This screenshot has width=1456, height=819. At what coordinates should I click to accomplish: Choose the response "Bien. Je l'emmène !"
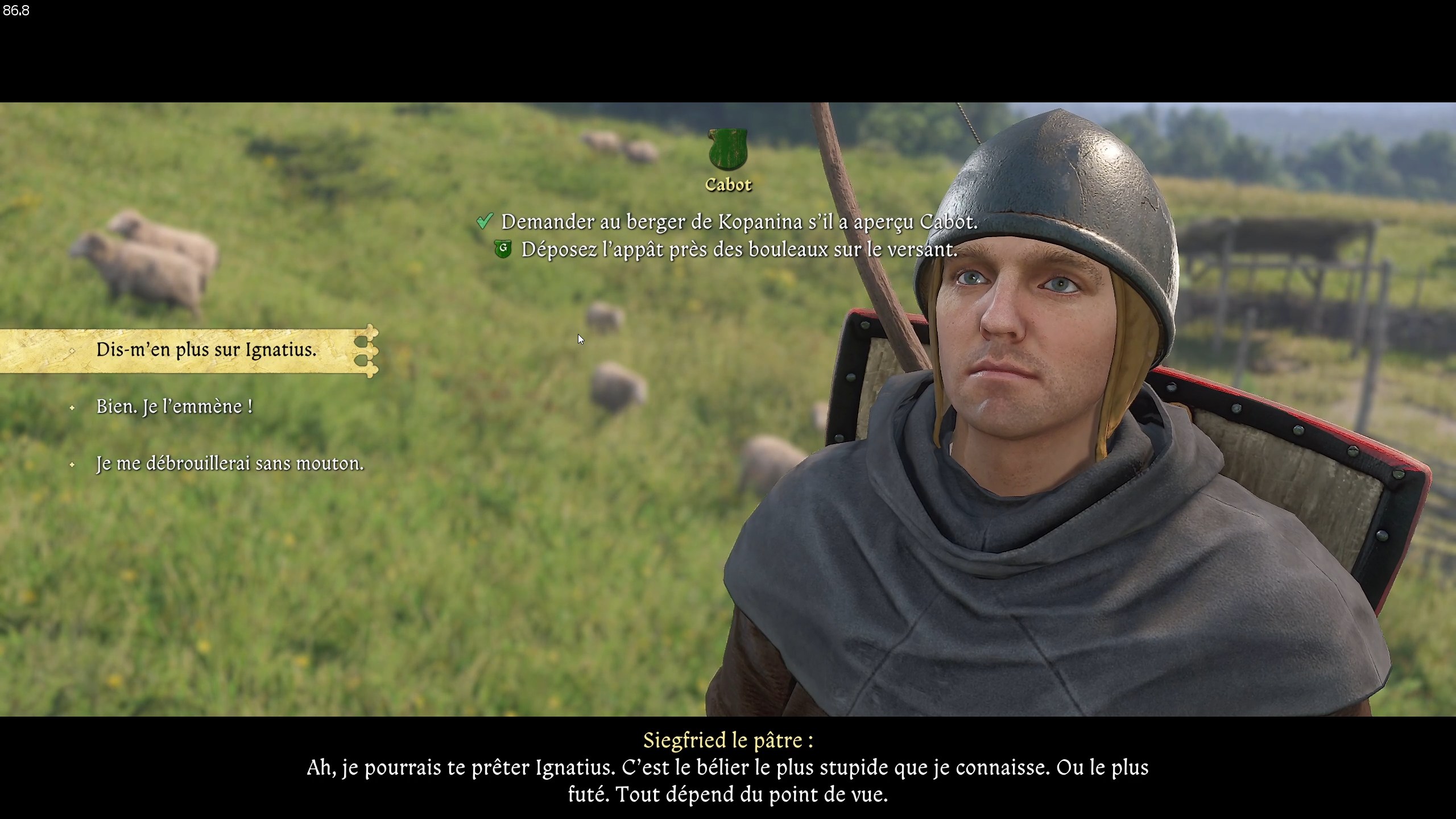pyautogui.click(x=174, y=407)
